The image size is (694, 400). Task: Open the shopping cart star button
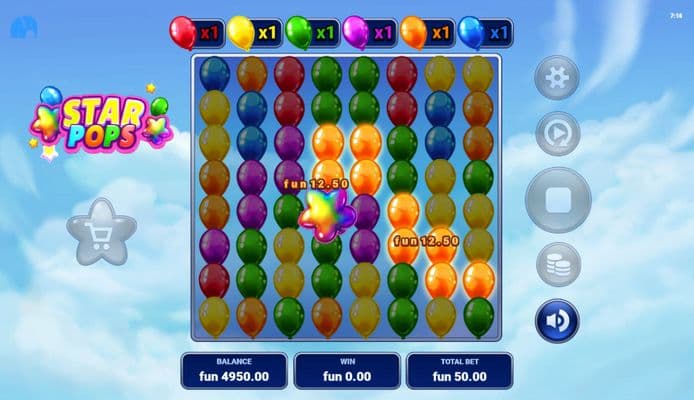click(101, 233)
